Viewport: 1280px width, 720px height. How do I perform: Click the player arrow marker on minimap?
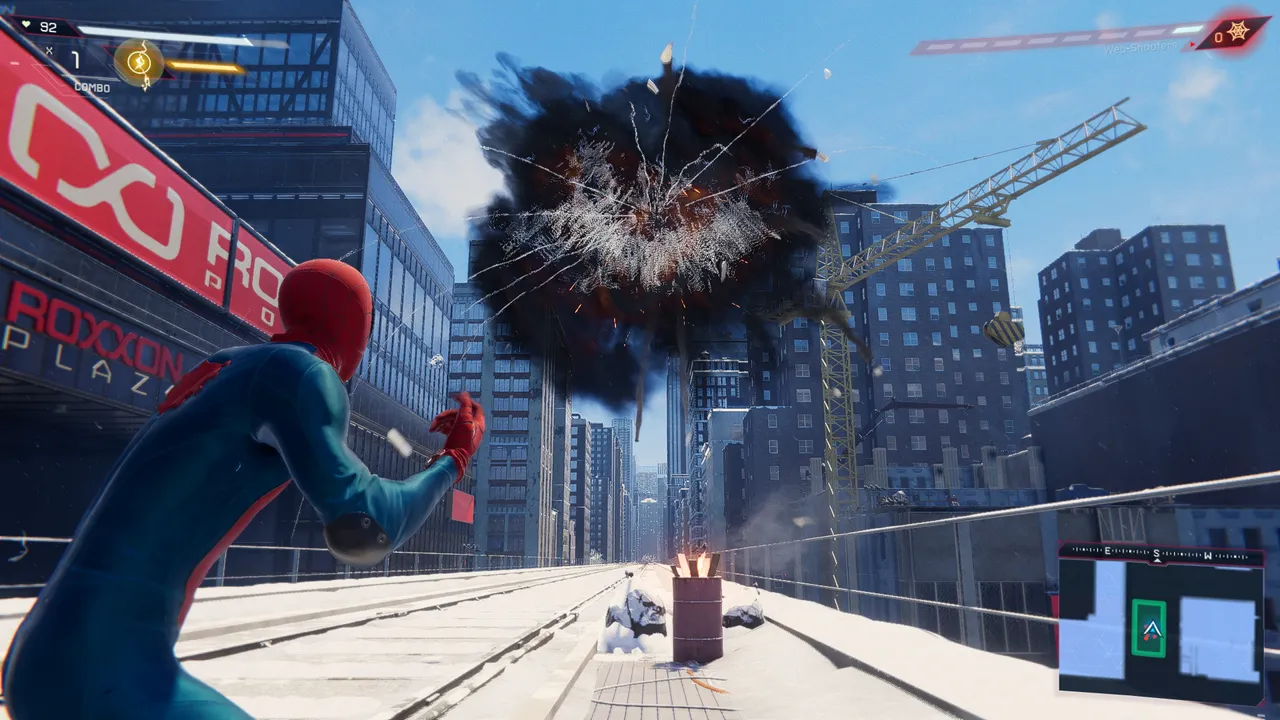1149,629
